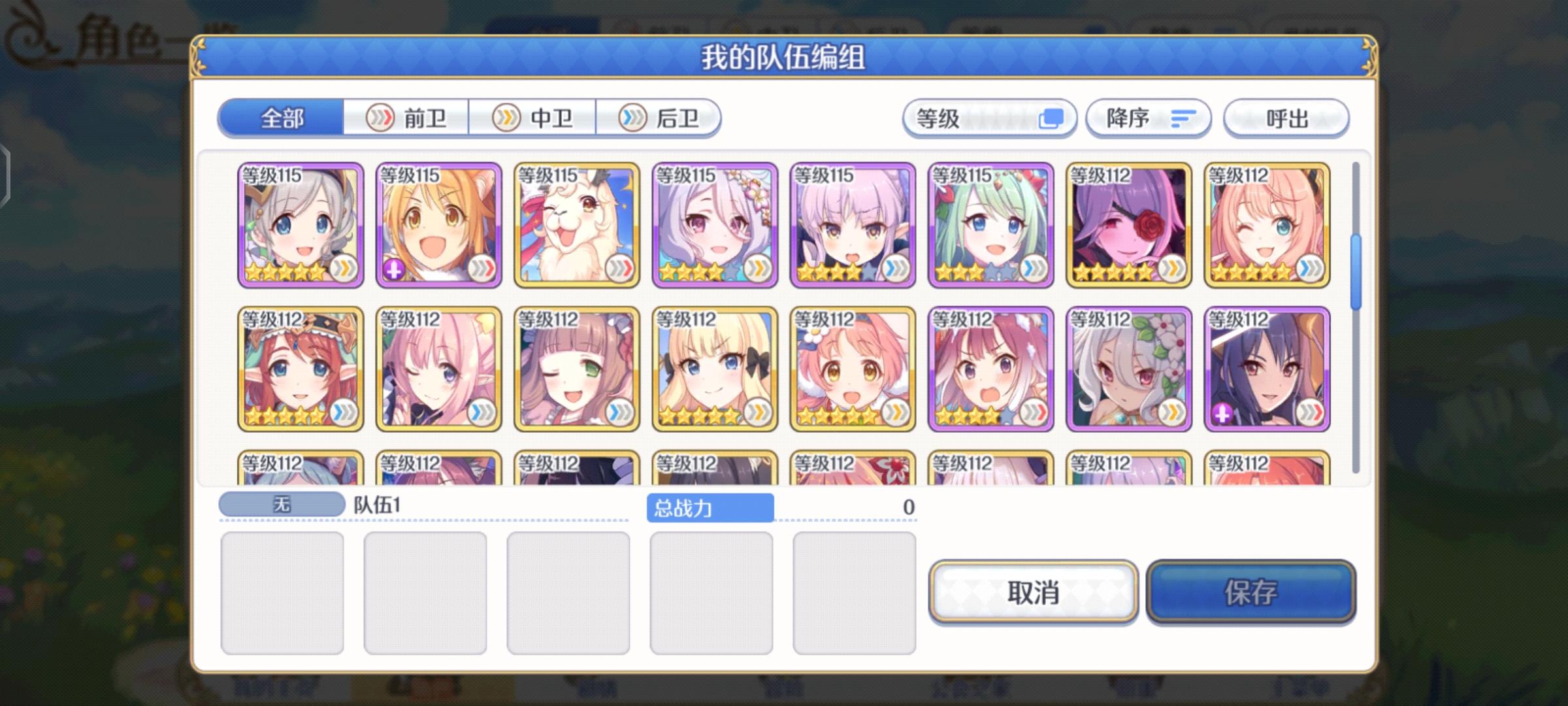The height and width of the screenshot is (706, 1568).
Task: Open the 呼出 call-out panel
Action: pos(1285,118)
